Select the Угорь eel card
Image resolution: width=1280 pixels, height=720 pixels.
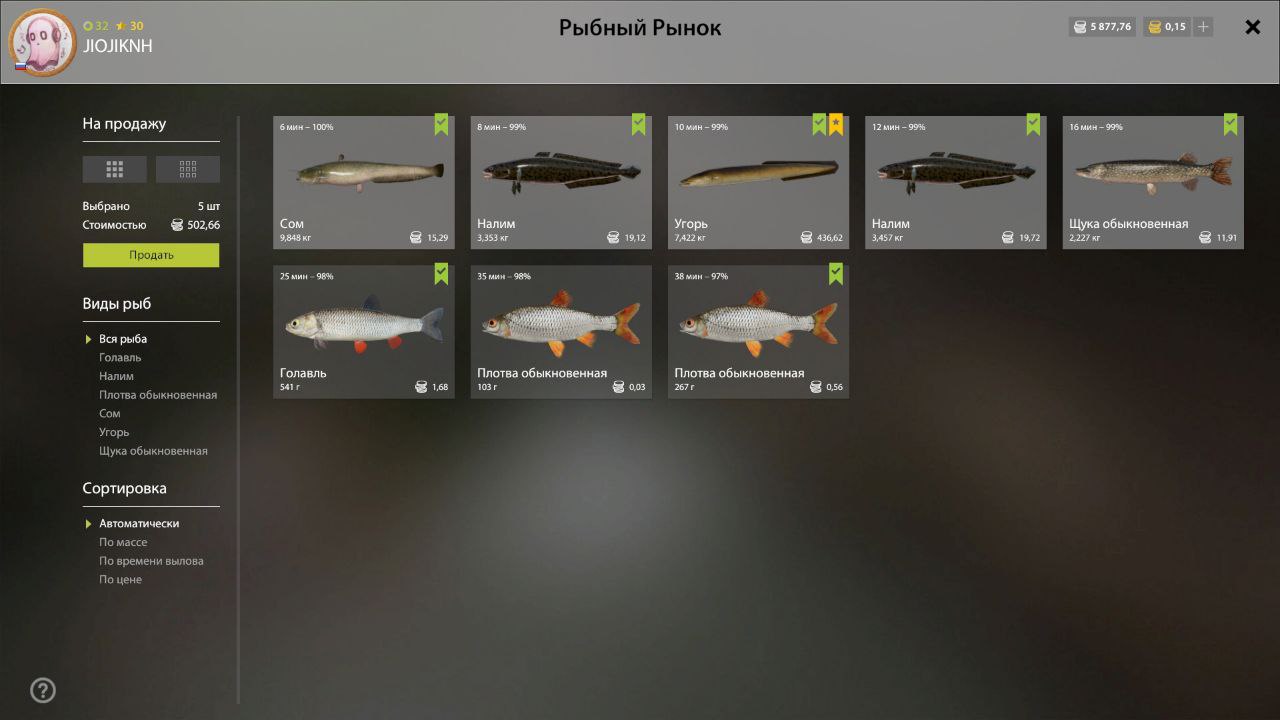point(758,182)
